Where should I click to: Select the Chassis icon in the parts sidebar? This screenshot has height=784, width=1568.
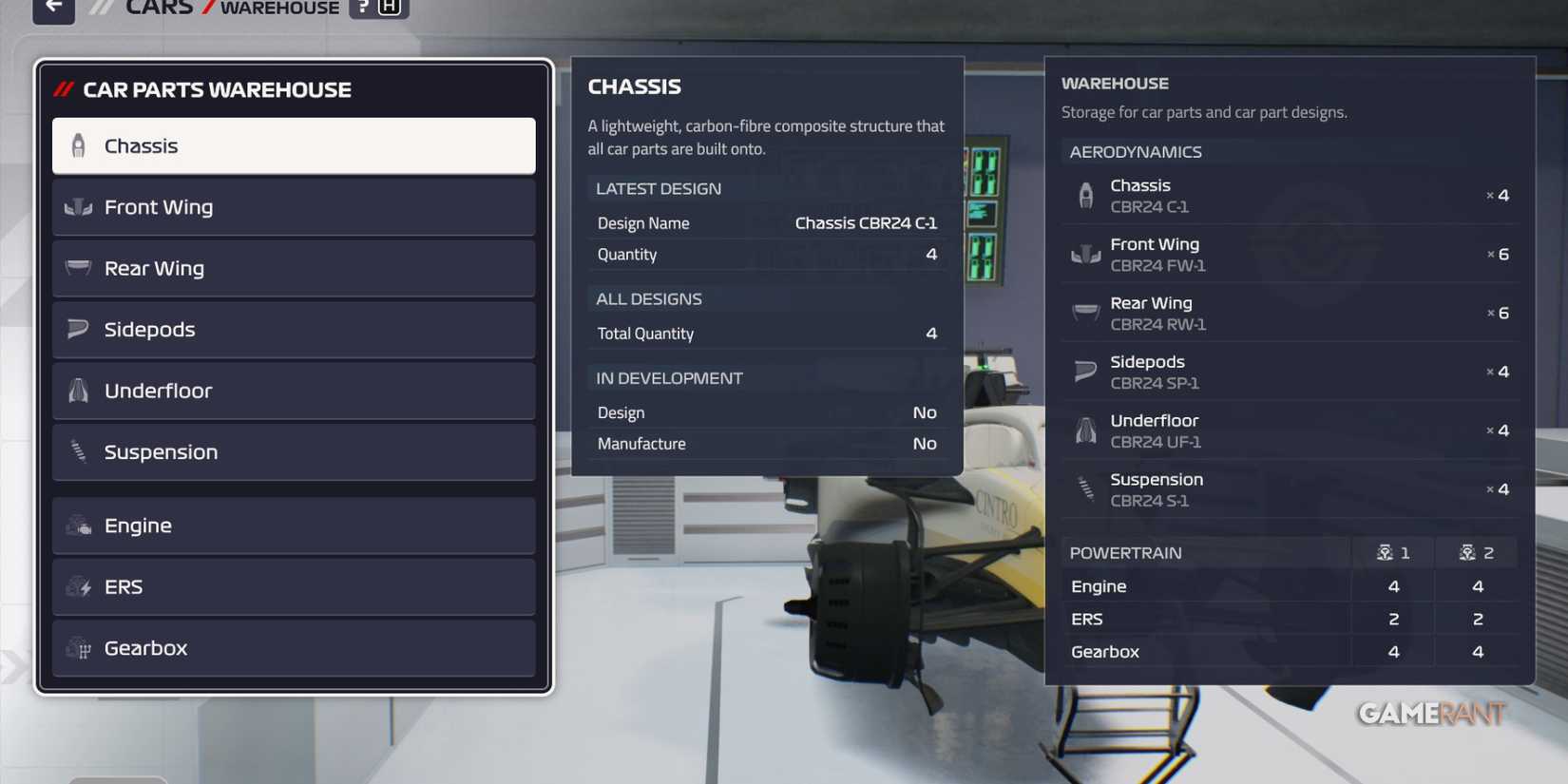click(x=77, y=144)
